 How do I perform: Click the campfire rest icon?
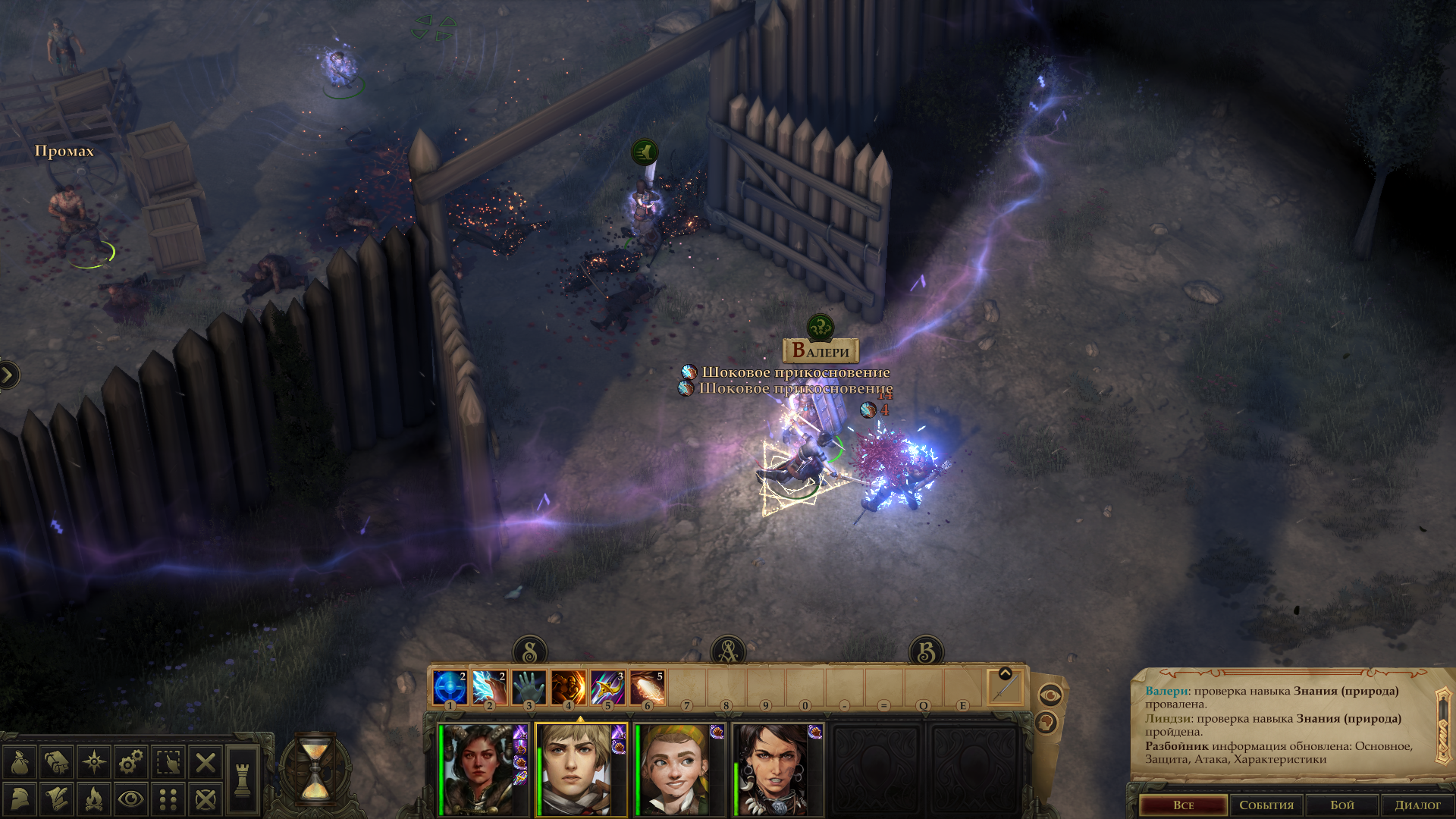pos(94,799)
